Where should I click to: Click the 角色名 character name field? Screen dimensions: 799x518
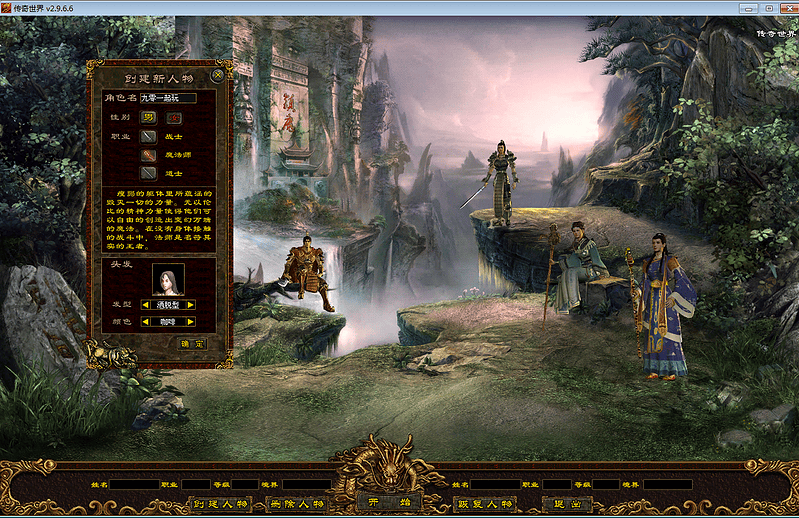click(167, 98)
